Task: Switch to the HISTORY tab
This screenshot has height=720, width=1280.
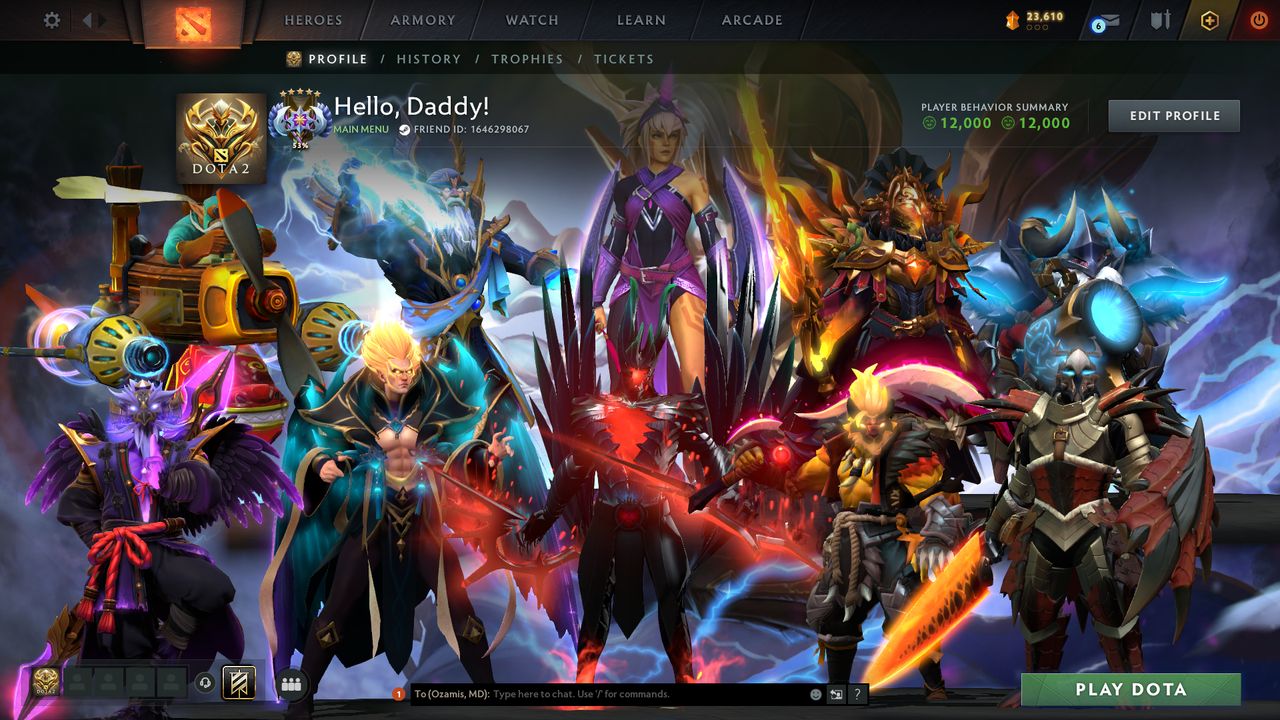Action: tap(429, 59)
